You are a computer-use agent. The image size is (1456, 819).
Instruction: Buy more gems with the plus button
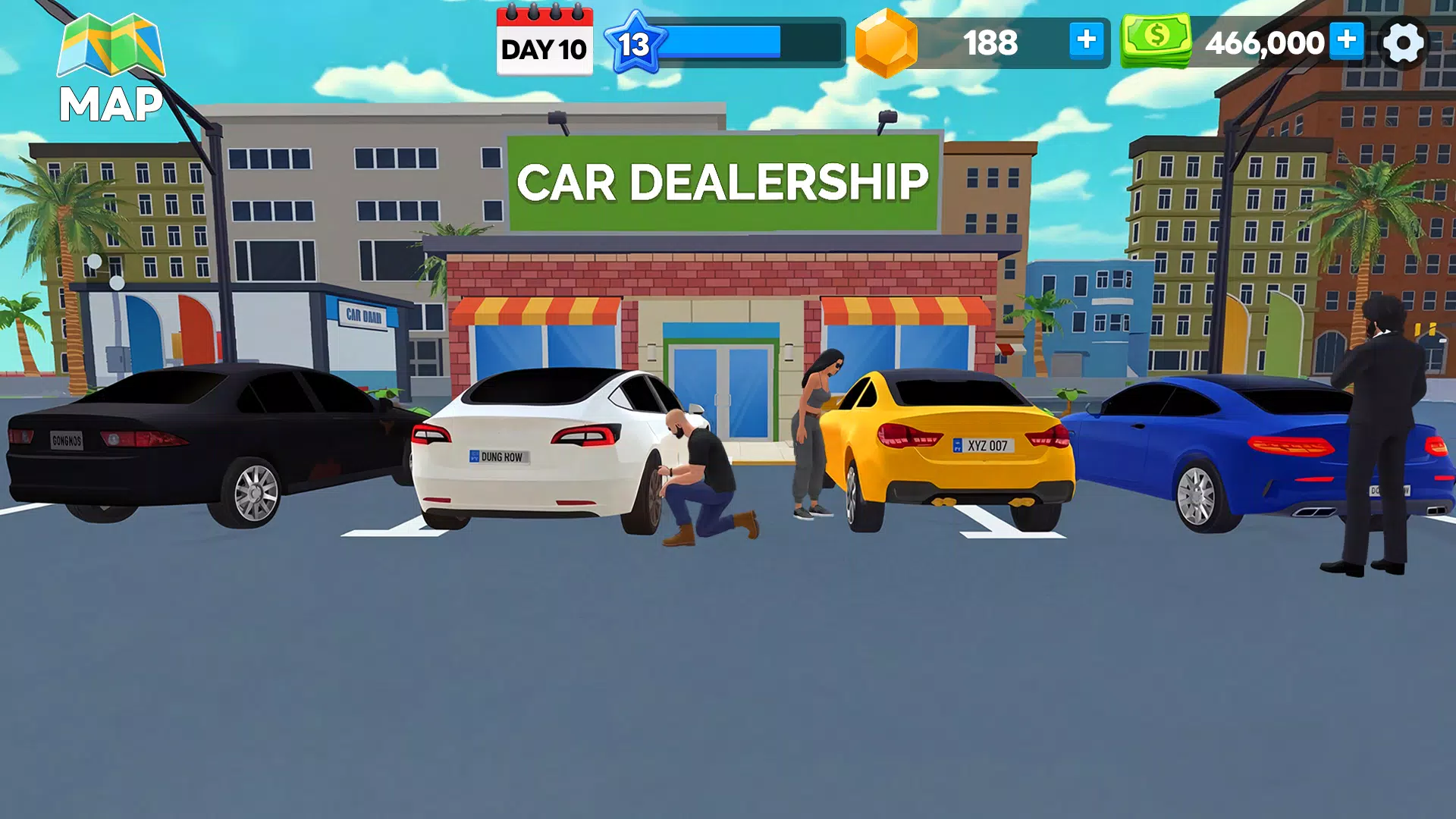pyautogui.click(x=1087, y=42)
